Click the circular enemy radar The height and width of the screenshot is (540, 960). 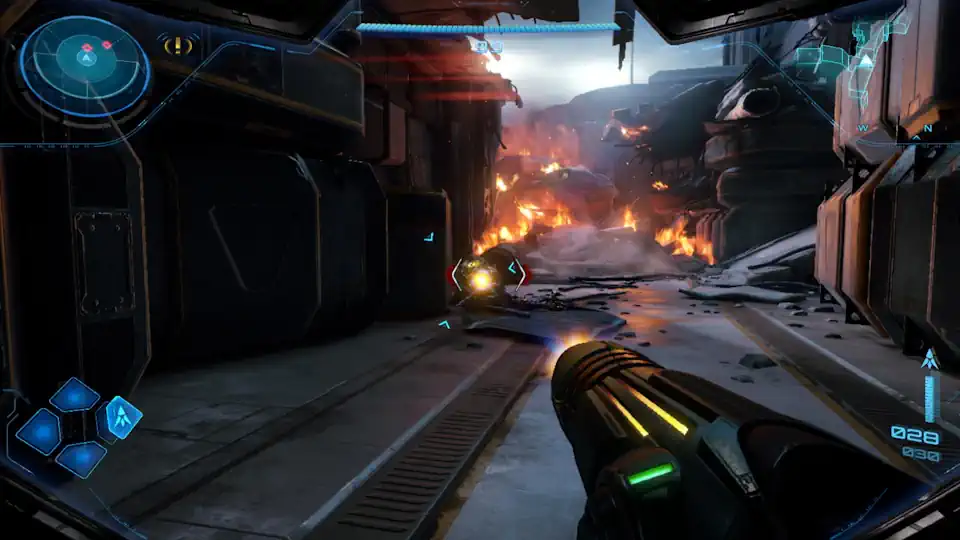pyautogui.click(x=85, y=66)
